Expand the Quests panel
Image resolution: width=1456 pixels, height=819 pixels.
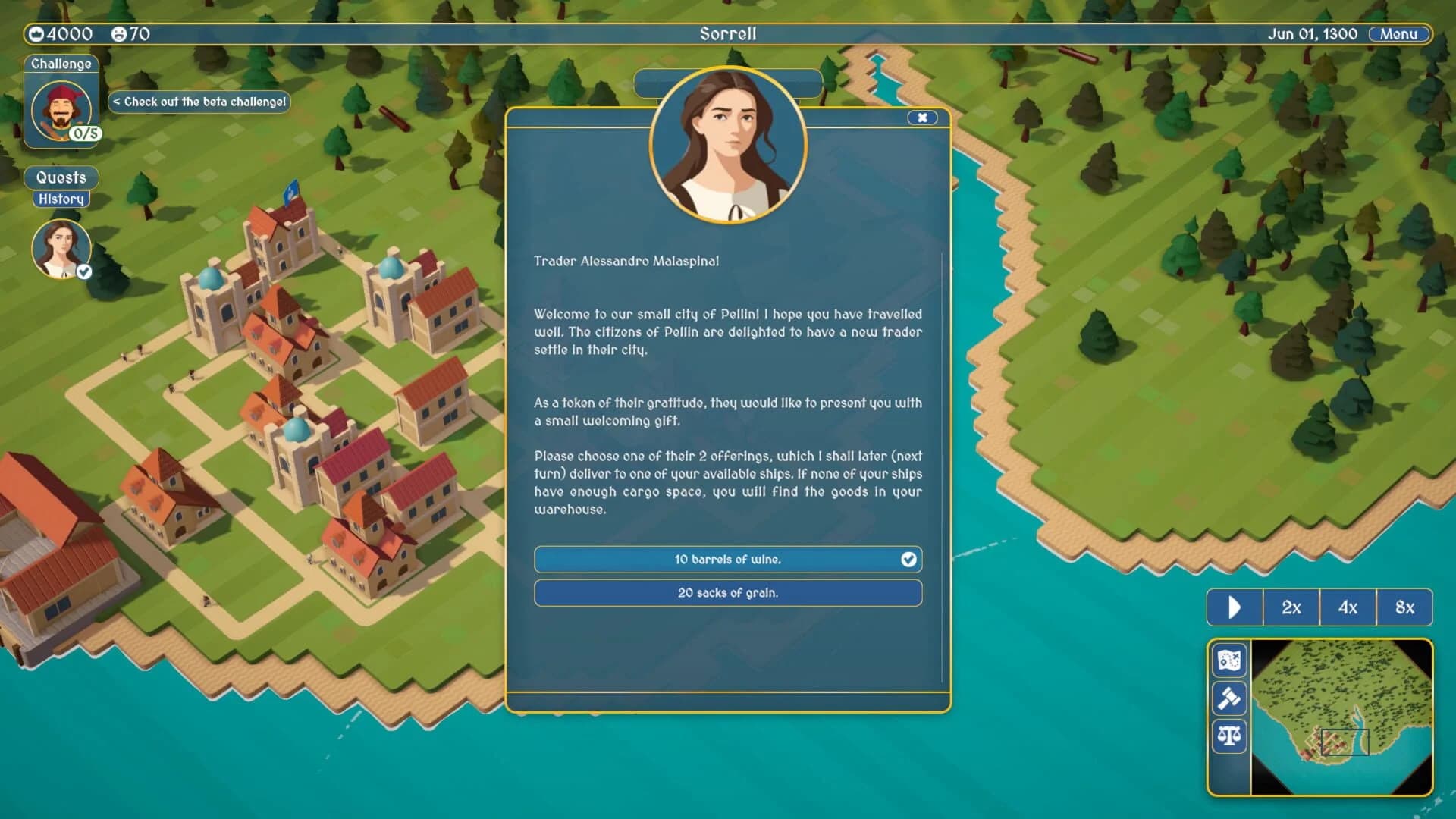tap(61, 177)
